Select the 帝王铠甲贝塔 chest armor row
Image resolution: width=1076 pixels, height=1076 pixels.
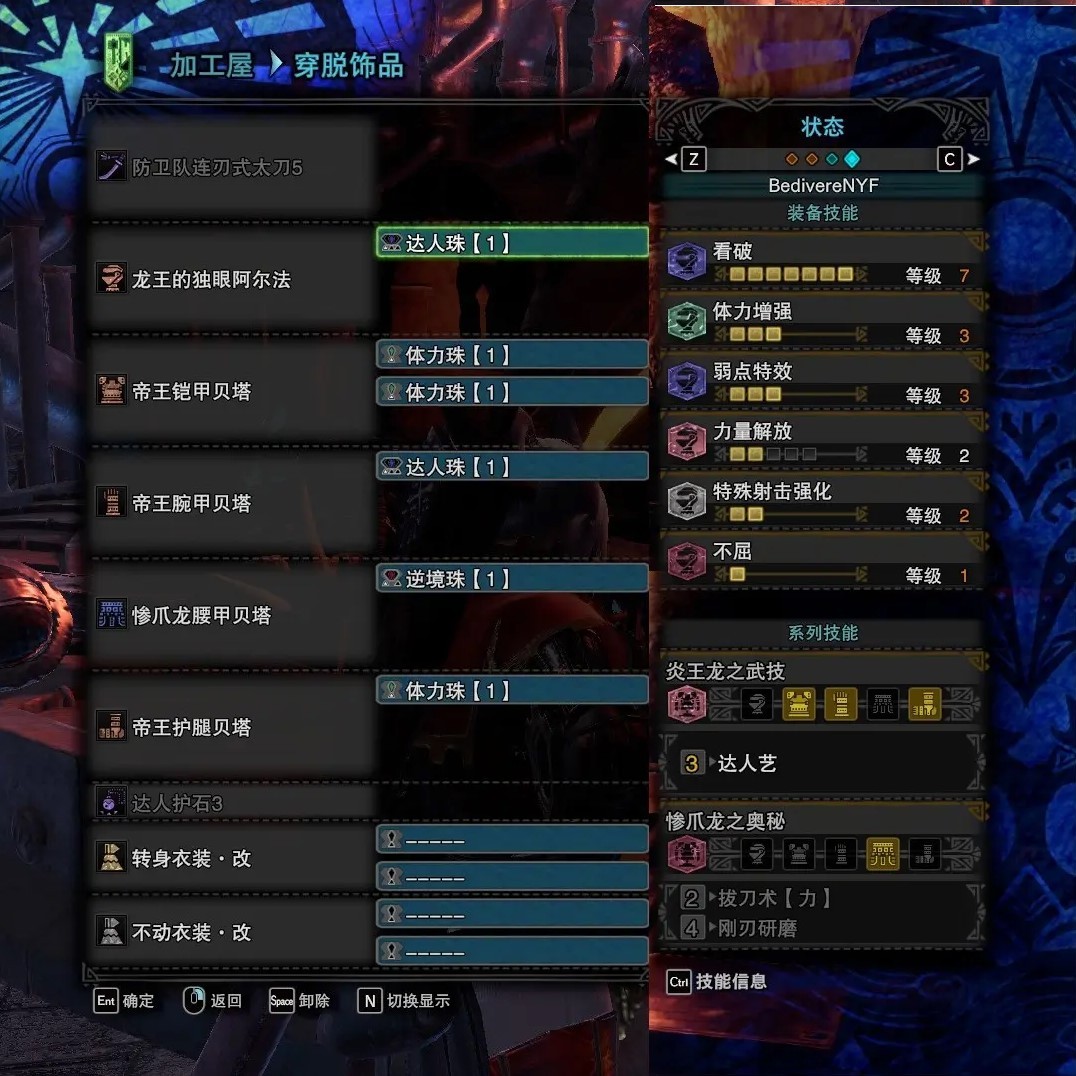point(230,391)
